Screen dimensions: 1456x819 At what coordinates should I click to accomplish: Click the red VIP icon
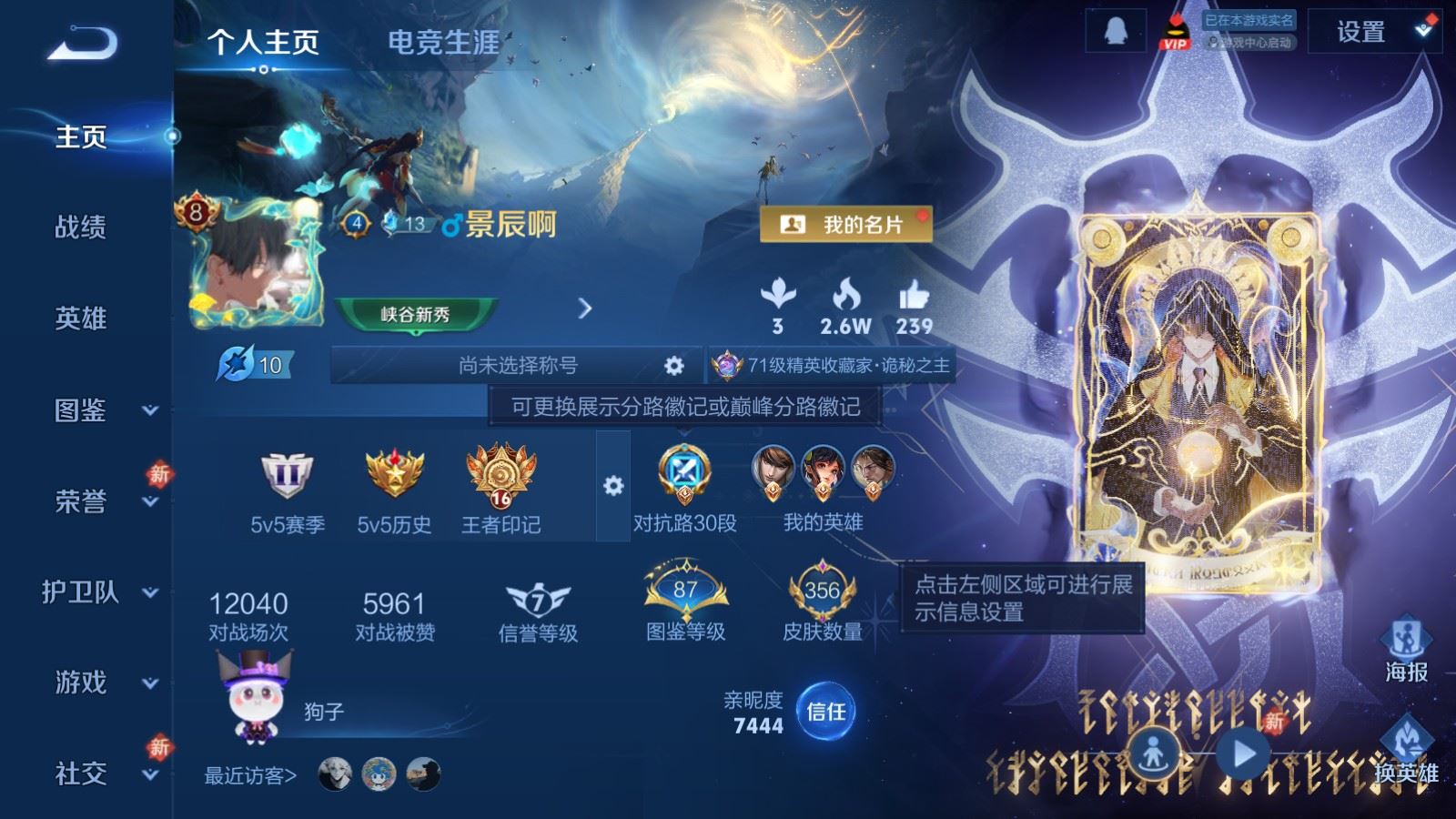click(1175, 32)
